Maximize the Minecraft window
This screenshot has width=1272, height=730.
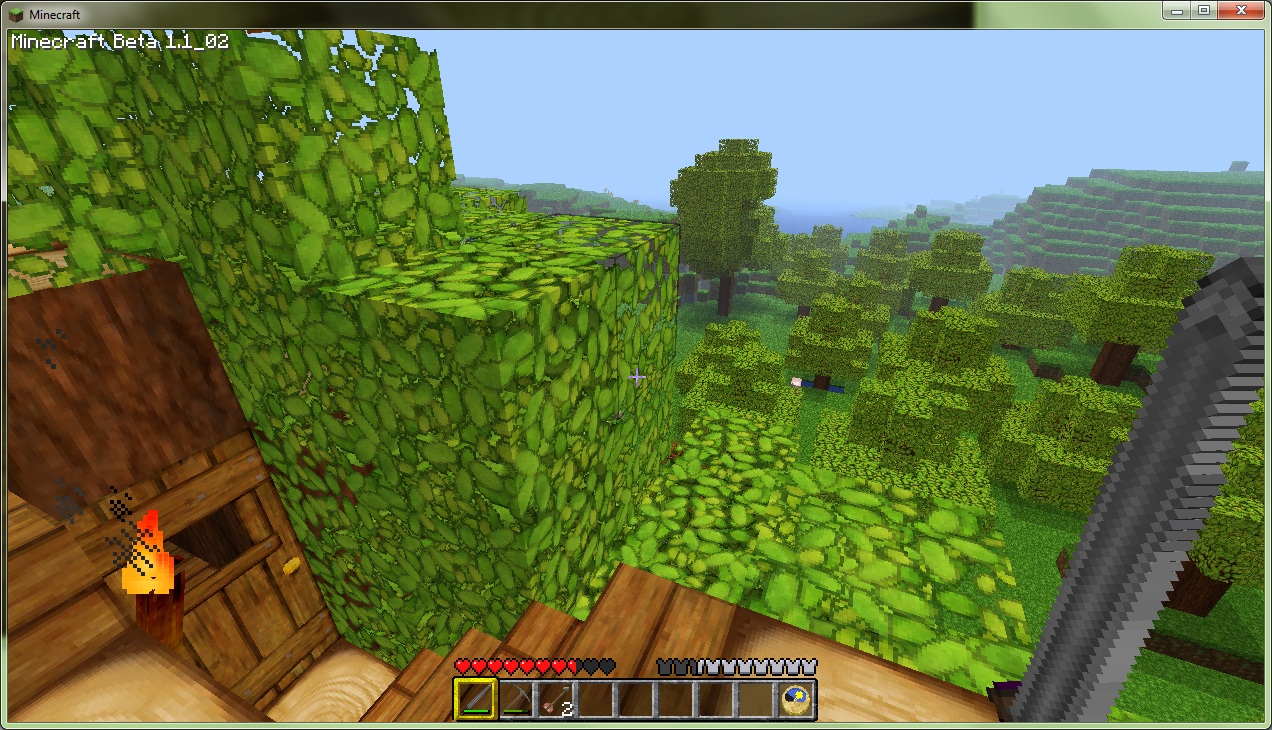click(x=1203, y=11)
